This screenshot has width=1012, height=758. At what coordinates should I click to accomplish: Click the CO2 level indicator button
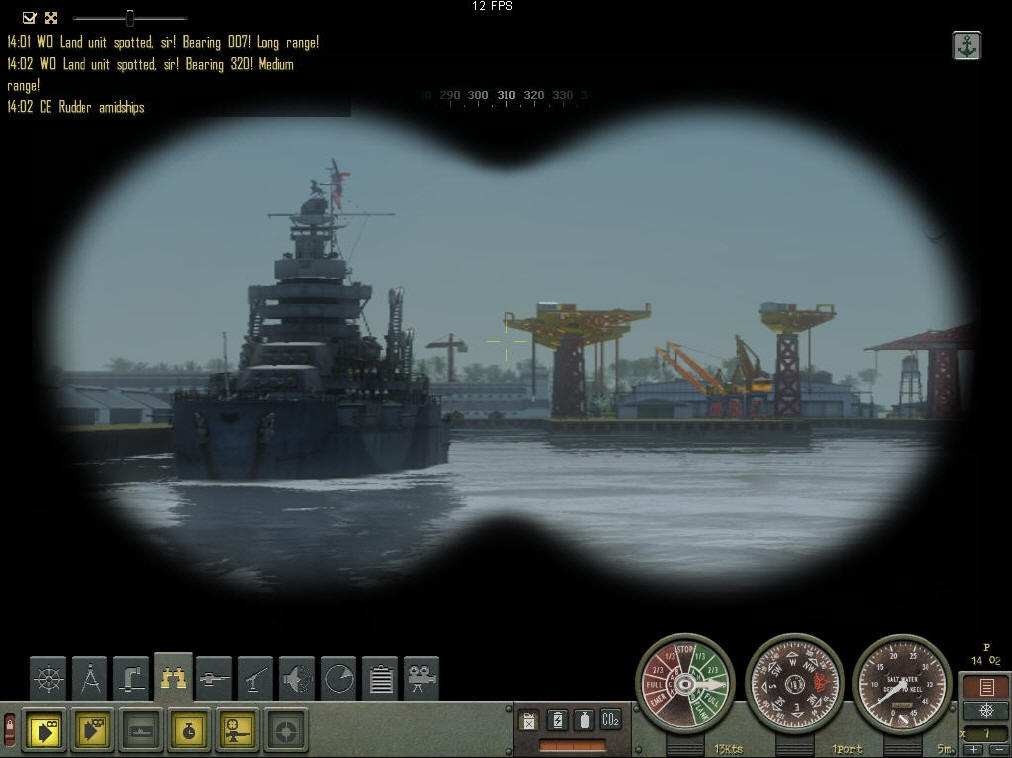(x=610, y=719)
